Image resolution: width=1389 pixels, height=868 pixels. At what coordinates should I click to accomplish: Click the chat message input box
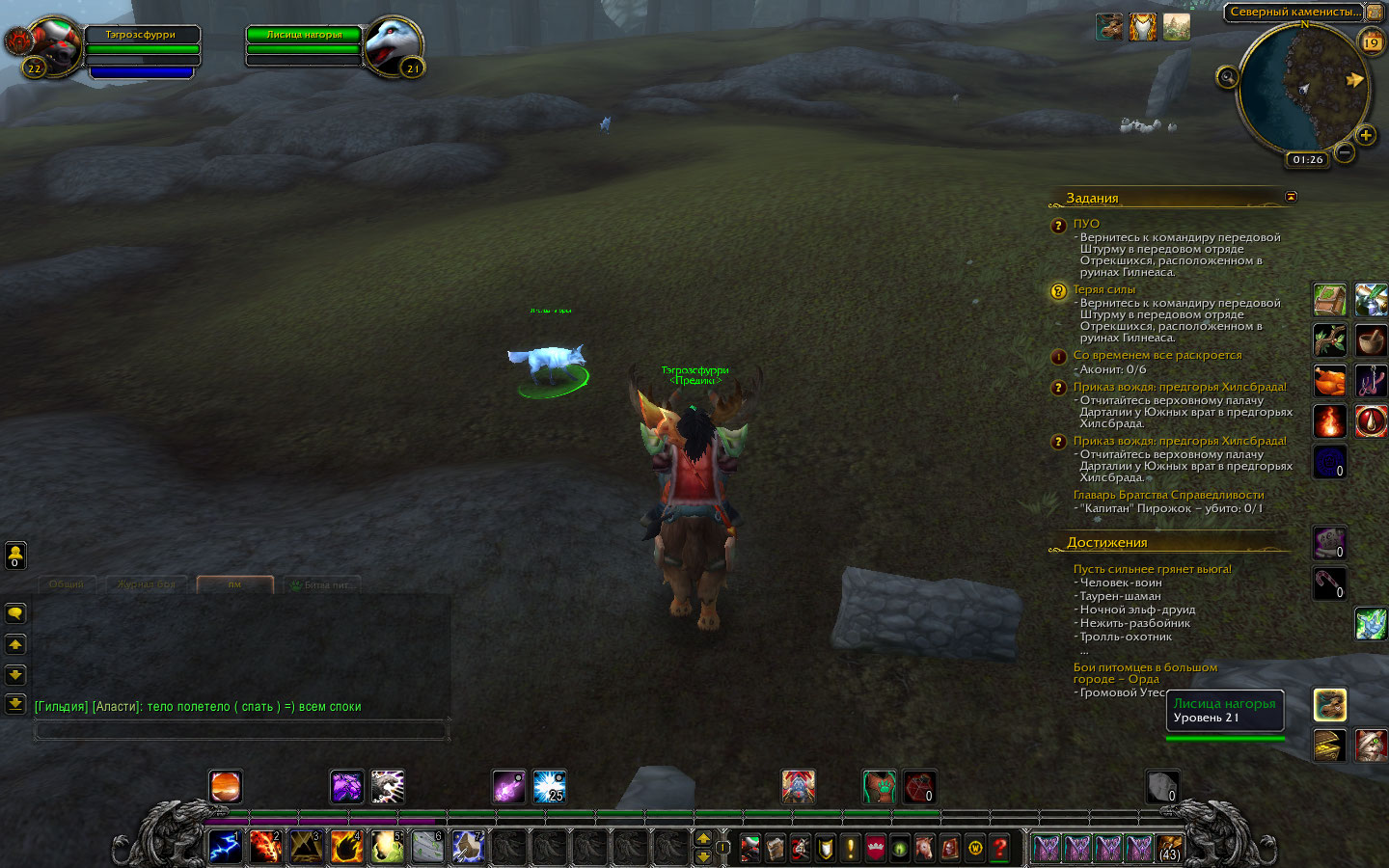241,730
